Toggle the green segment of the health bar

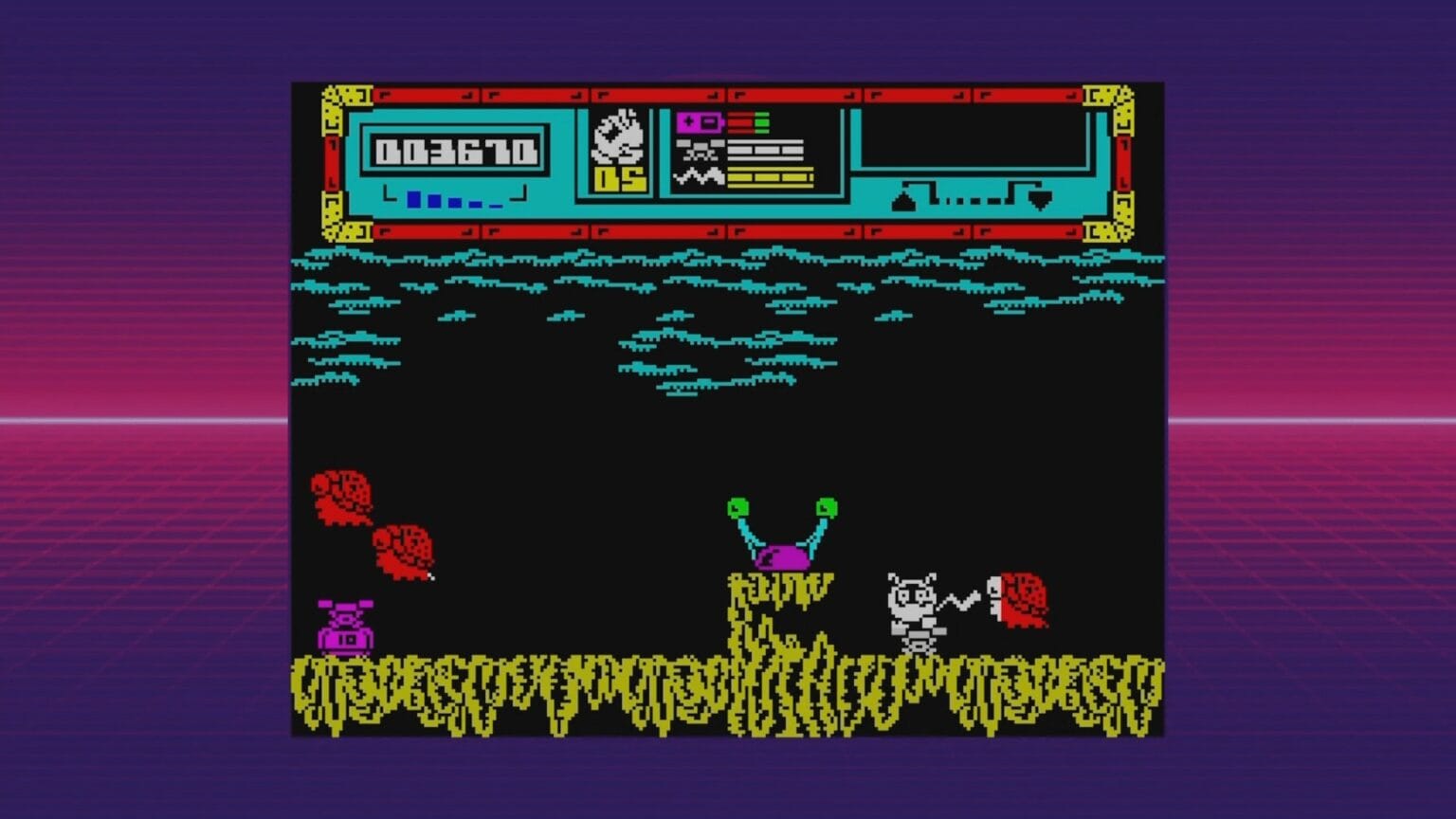click(x=760, y=121)
